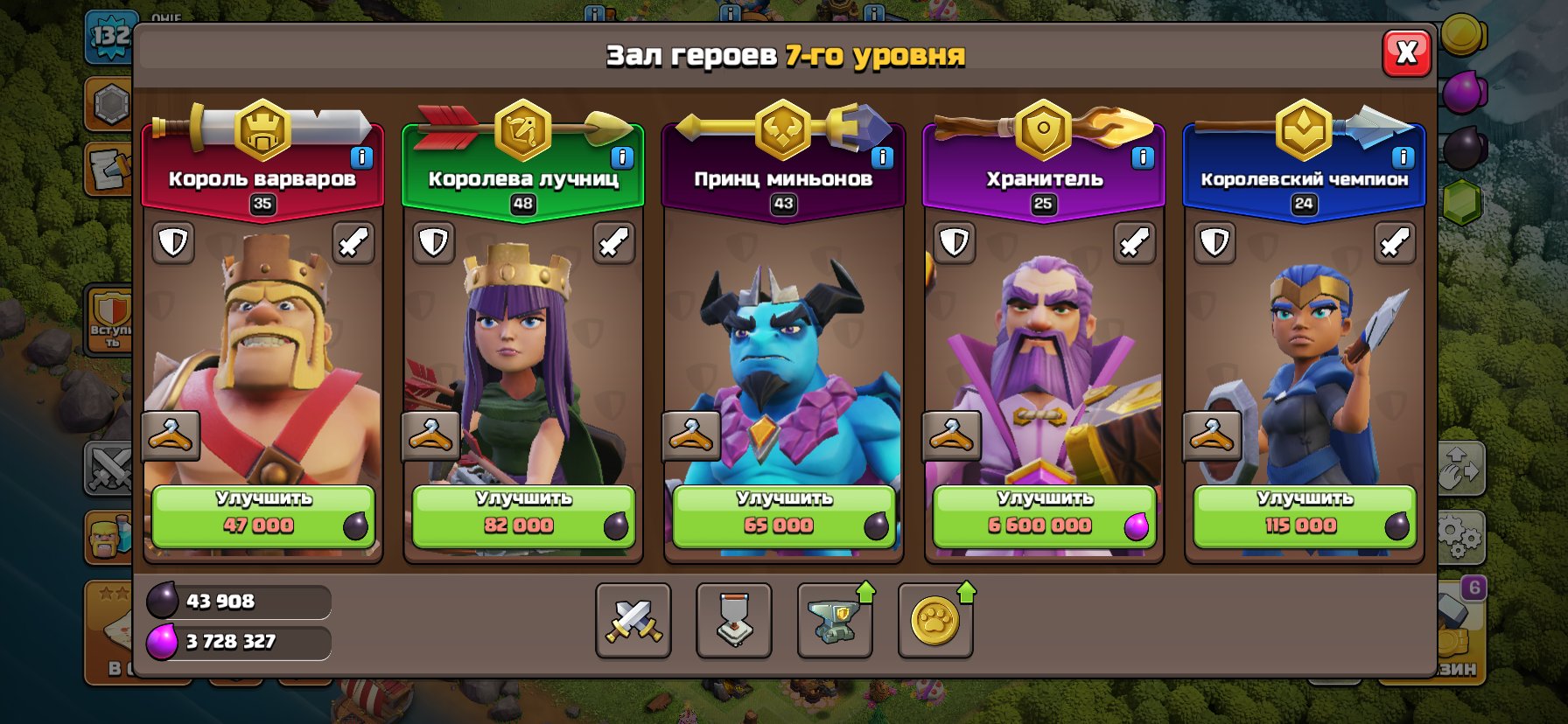Toggle Хранитель sword attack mode
The image size is (1568, 724).
[1135, 243]
